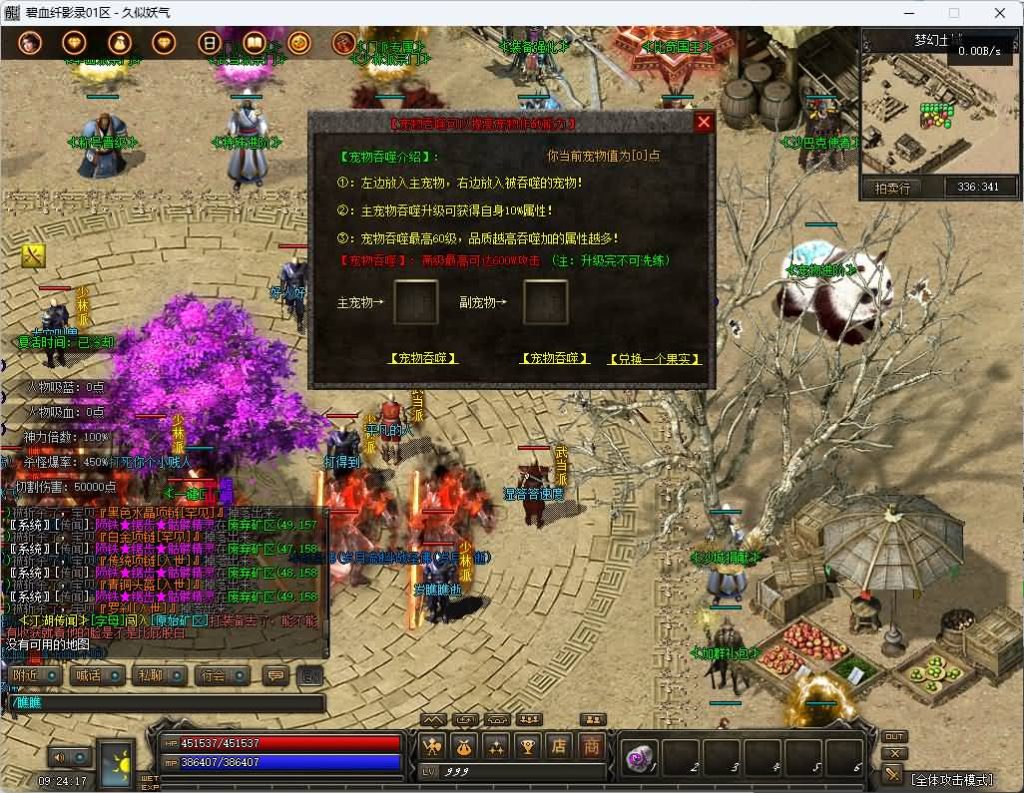Open the 店 shop button
The image size is (1024, 793).
[x=559, y=746]
